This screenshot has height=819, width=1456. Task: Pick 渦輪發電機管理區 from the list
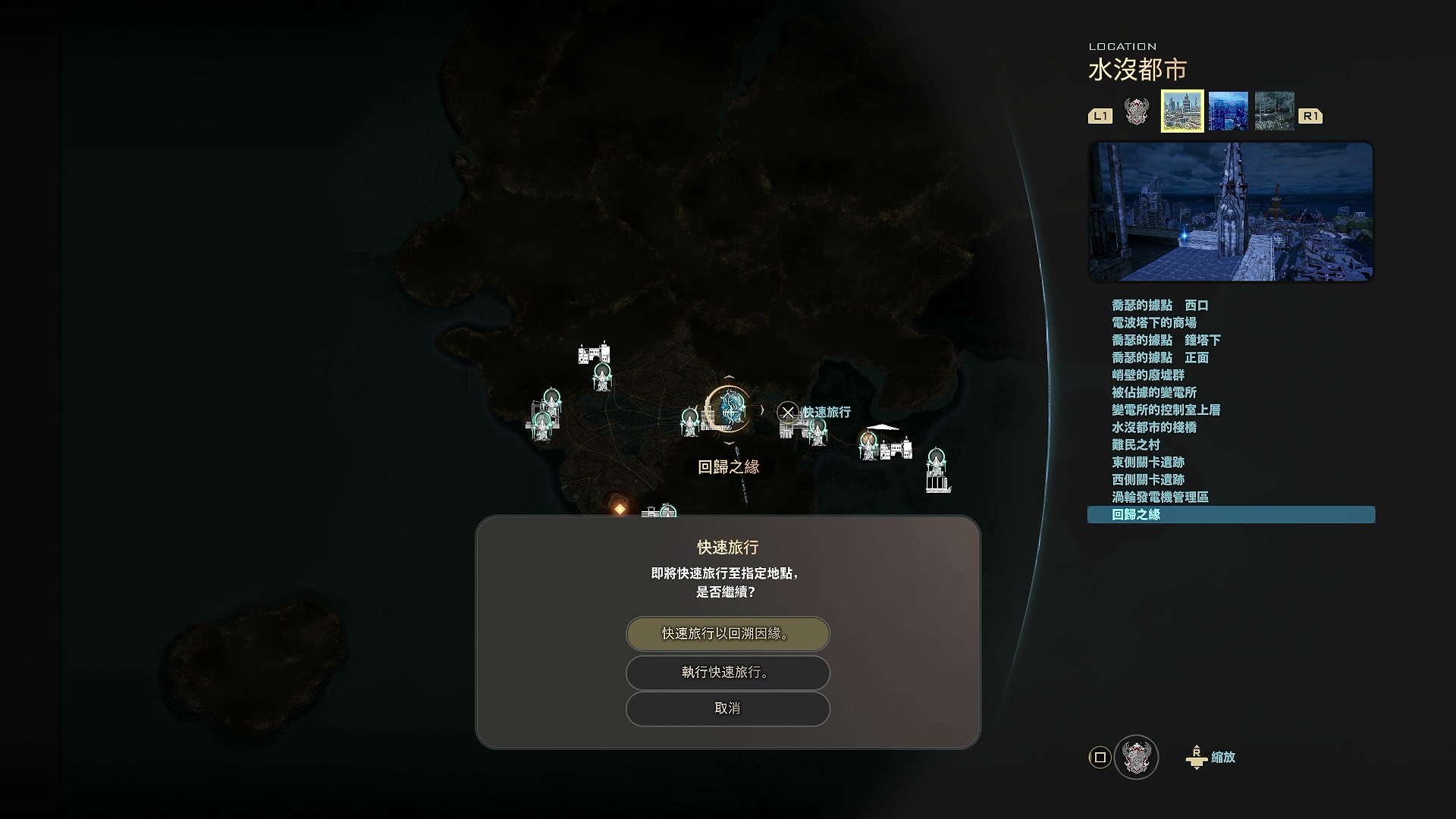pos(1160,497)
